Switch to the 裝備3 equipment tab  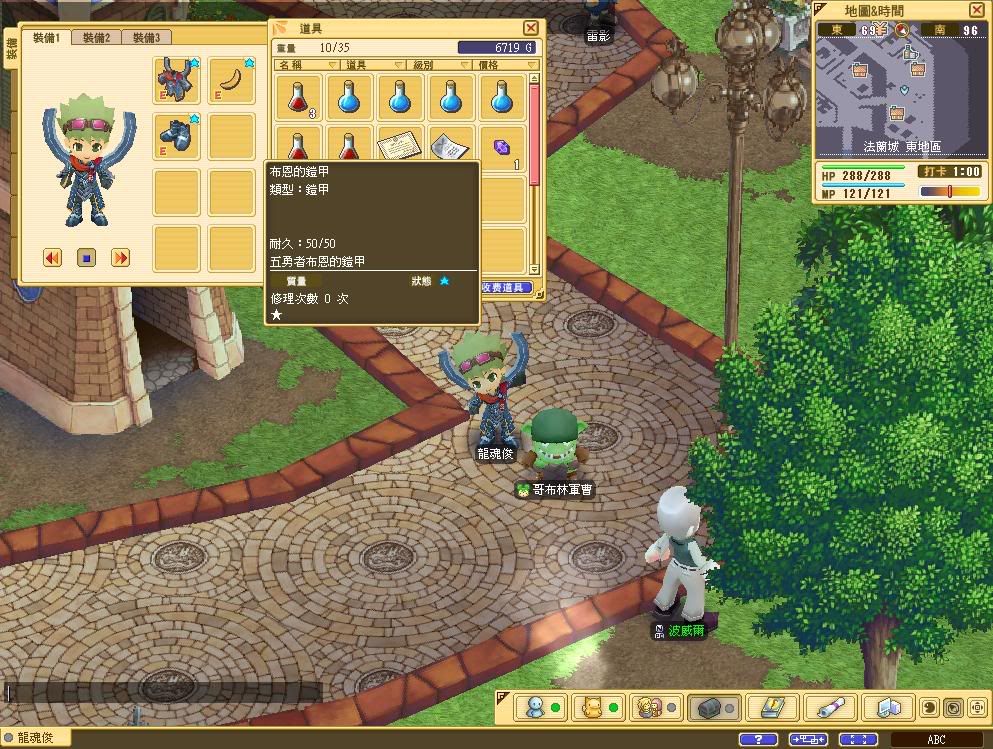coord(146,38)
